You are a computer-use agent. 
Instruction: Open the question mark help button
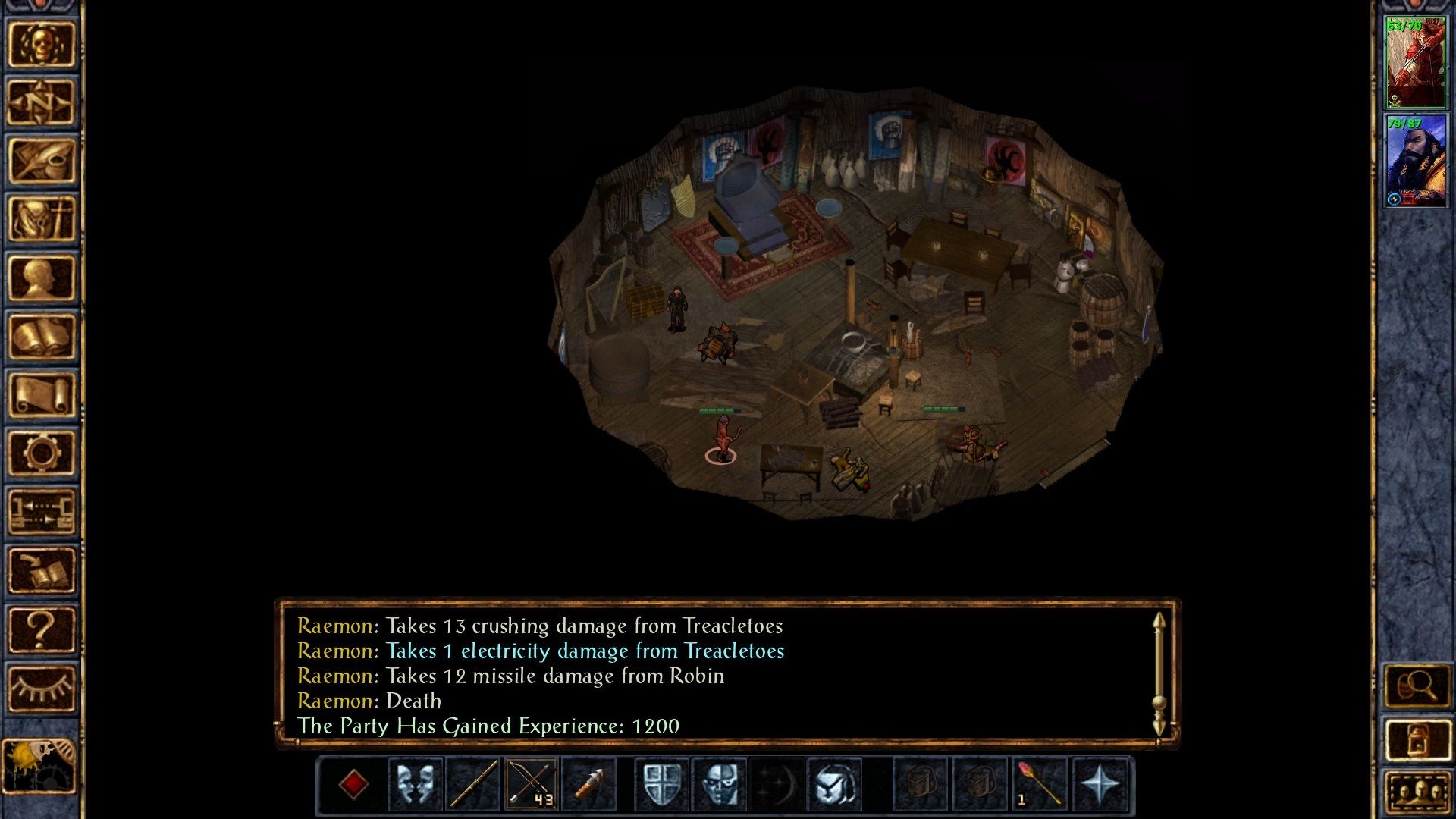(42, 629)
